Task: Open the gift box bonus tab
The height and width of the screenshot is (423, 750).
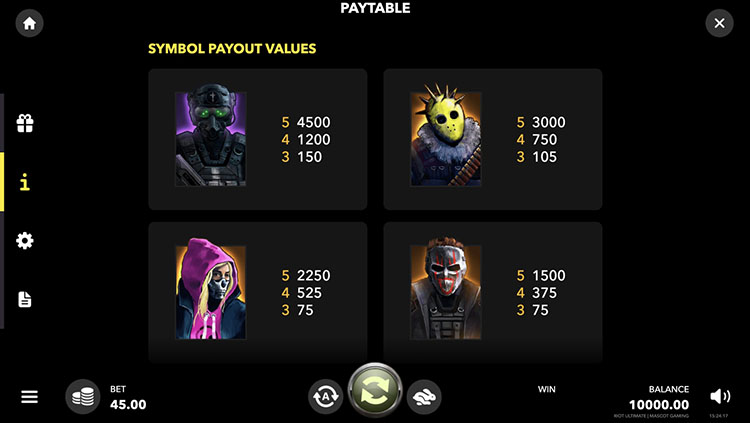Action: point(25,124)
